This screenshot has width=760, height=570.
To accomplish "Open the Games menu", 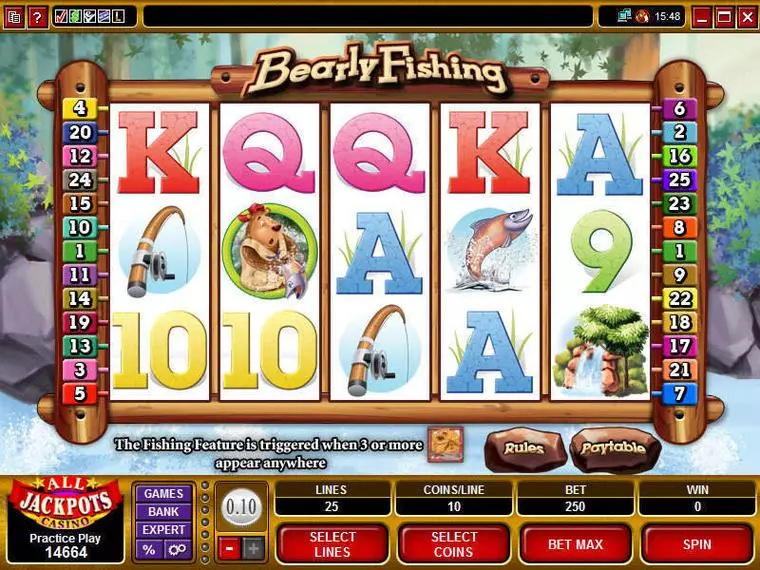I will tap(163, 494).
